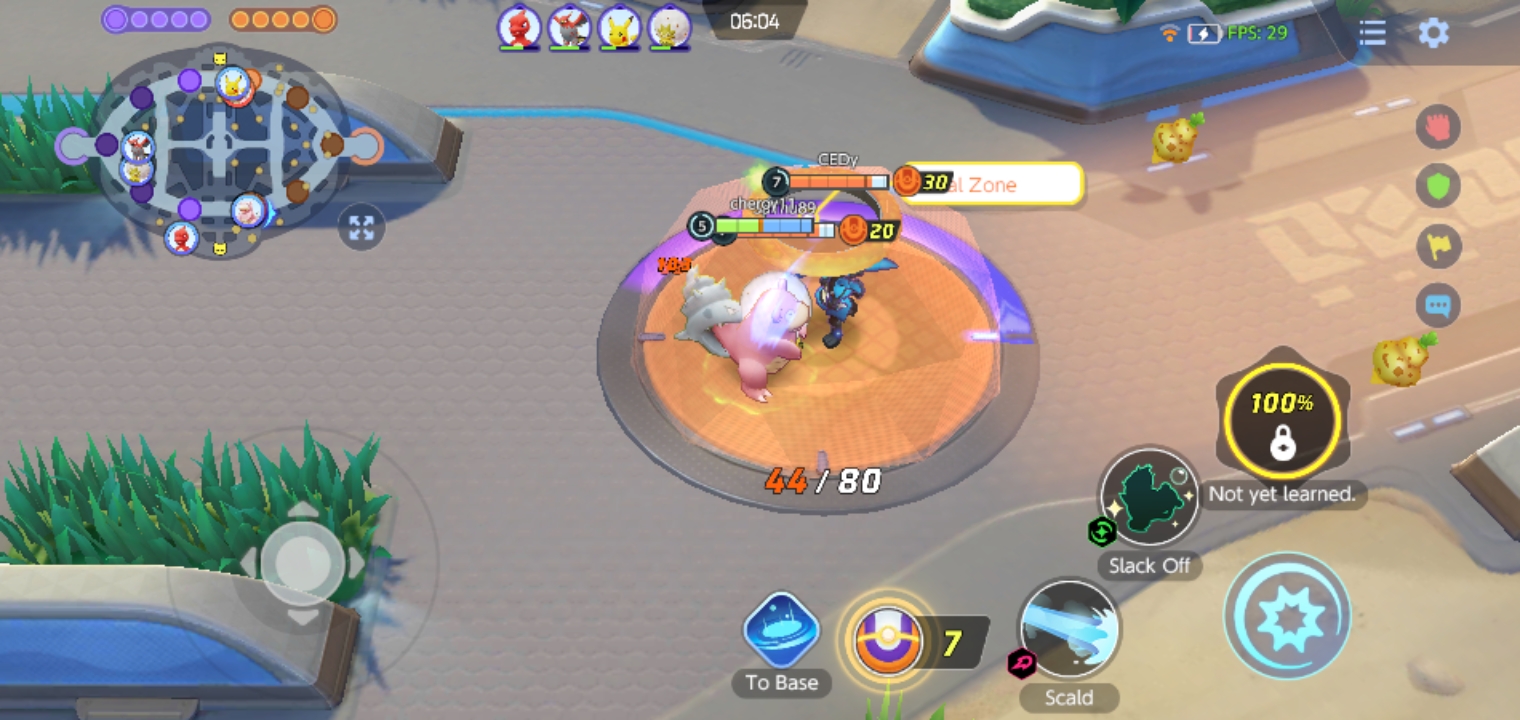Send the red fist quick signal

point(1438,127)
